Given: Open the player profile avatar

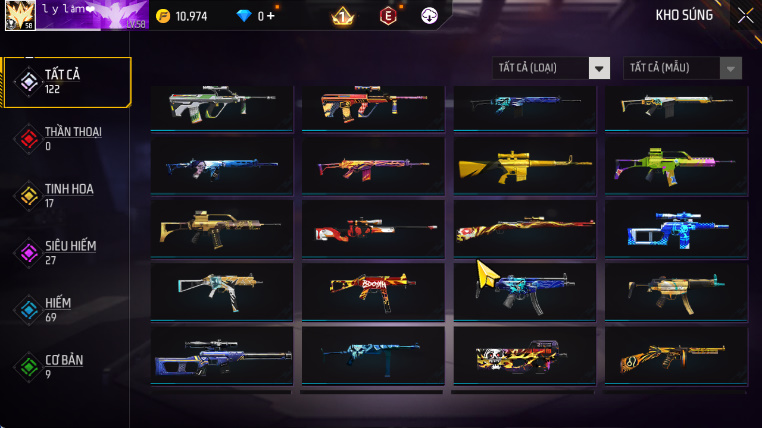Looking at the screenshot, I should (x=19, y=15).
